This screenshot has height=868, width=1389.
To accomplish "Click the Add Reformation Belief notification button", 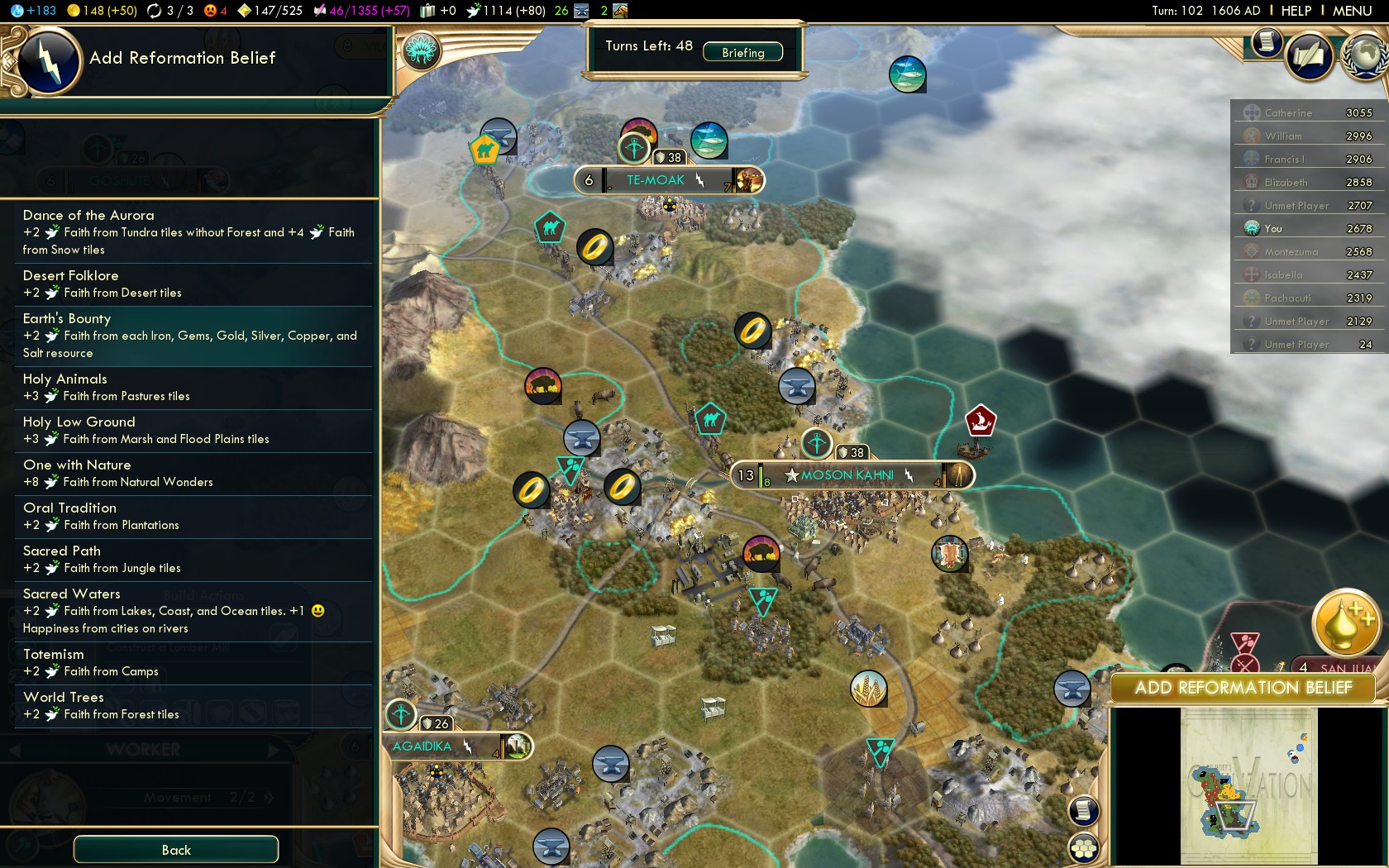I will pyautogui.click(x=1243, y=688).
